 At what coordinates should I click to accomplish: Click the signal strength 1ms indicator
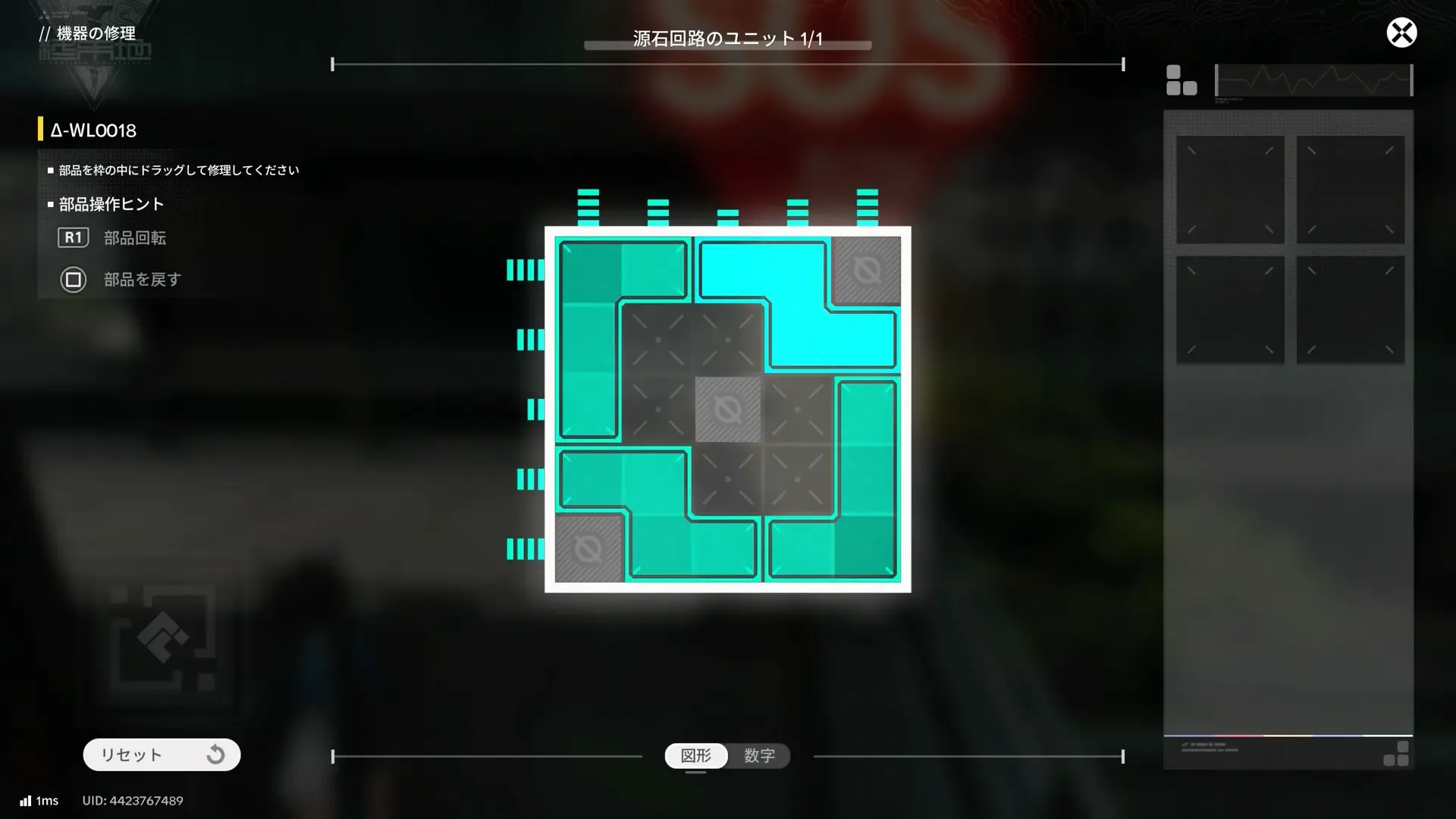[x=38, y=800]
